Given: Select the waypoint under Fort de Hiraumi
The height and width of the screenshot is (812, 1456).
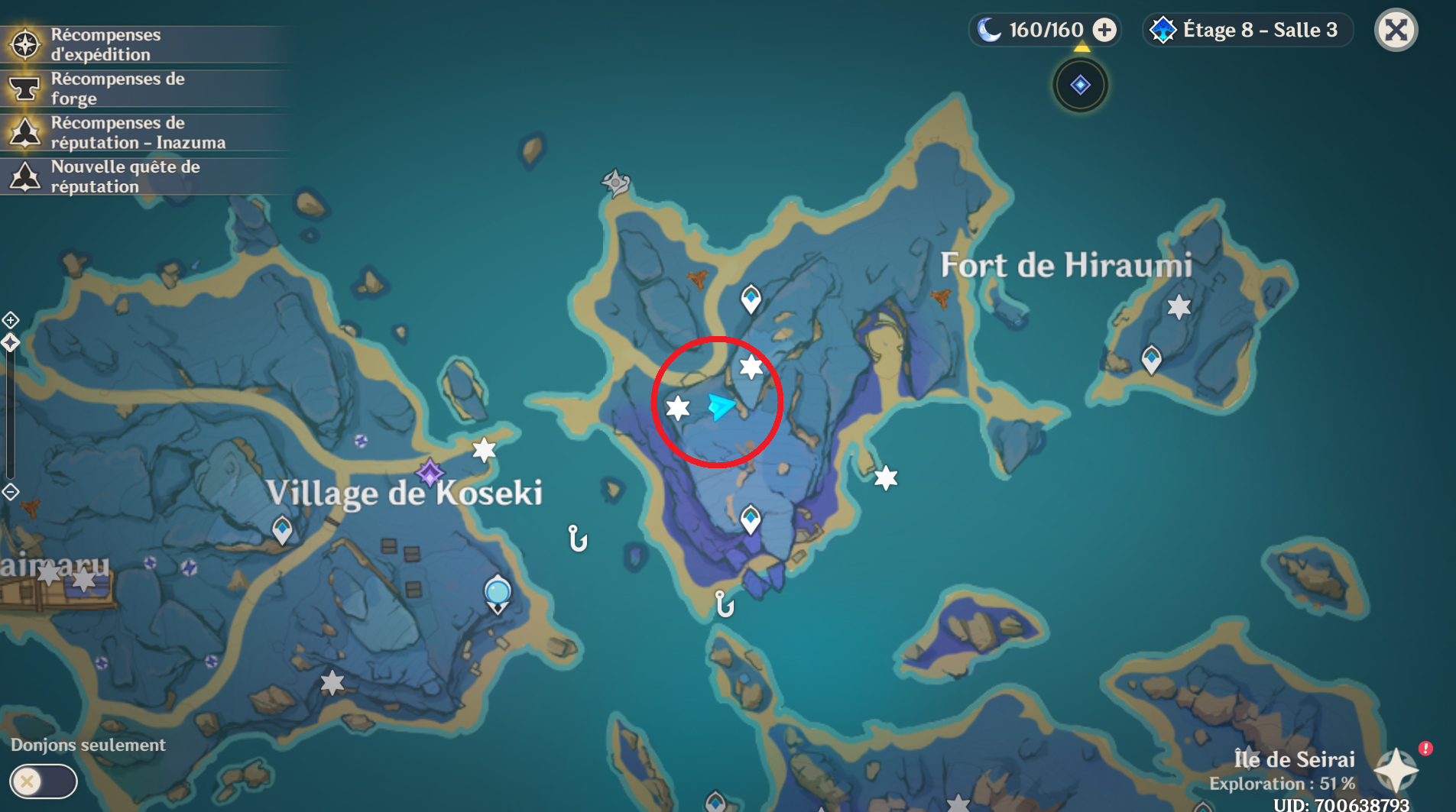Looking at the screenshot, I should [1151, 358].
